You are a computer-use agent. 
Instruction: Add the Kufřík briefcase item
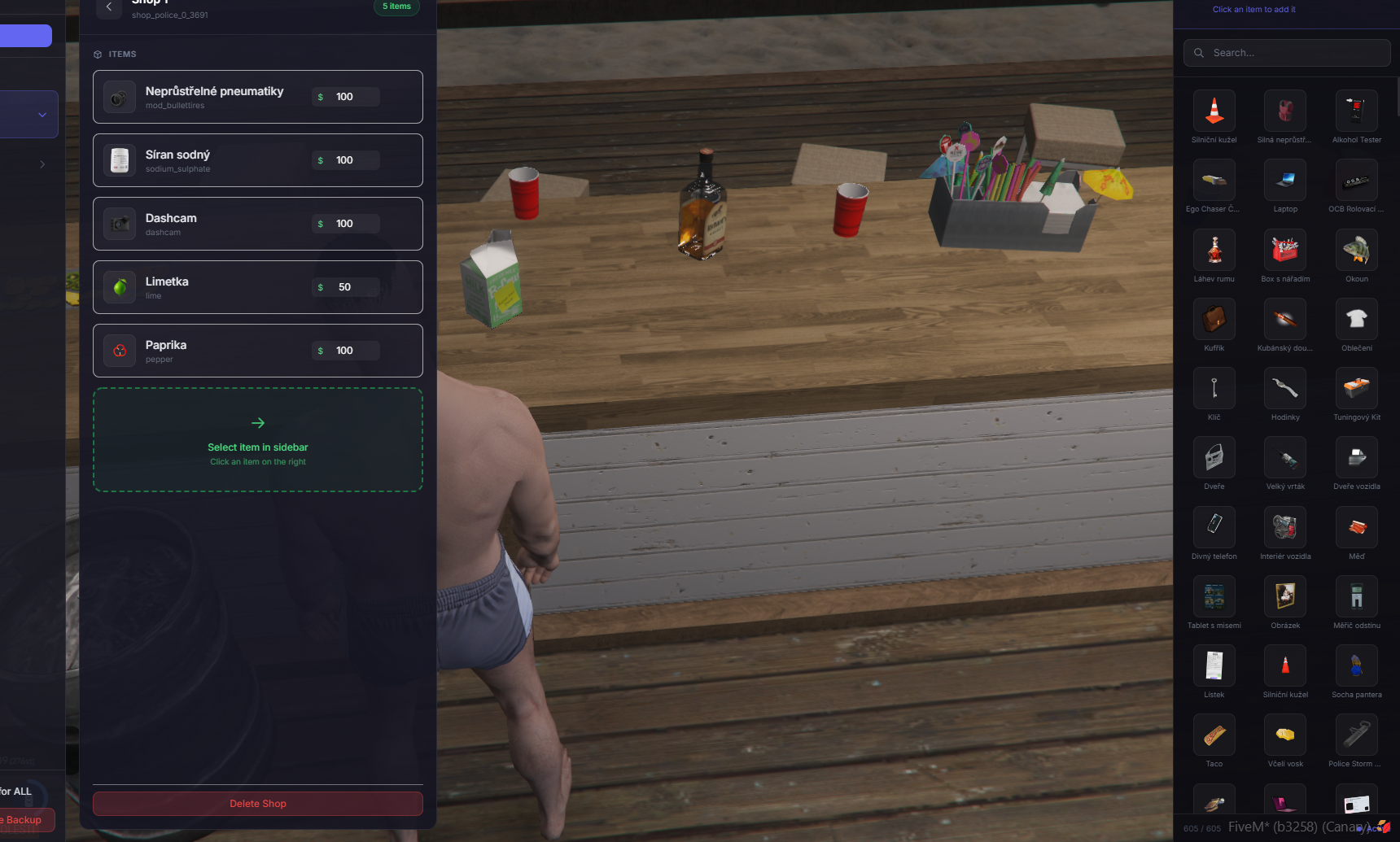(x=1214, y=320)
